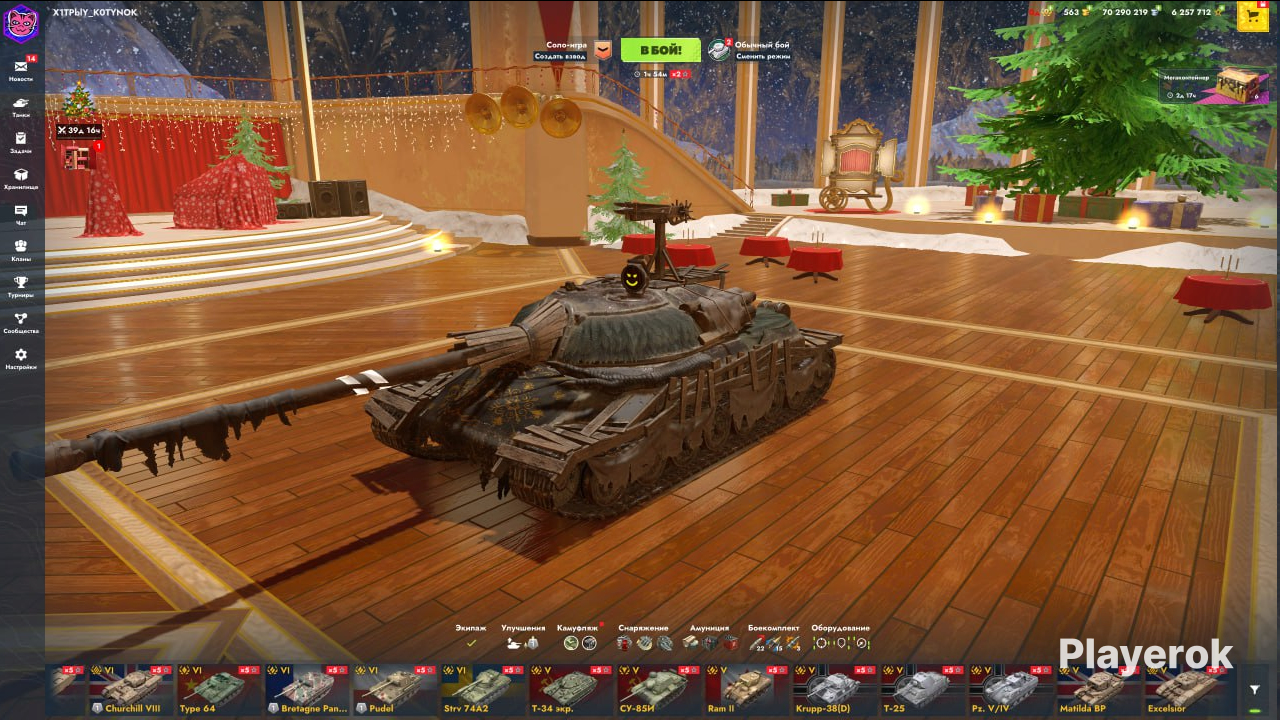Open the Соло-игра platoon creation dropdown
This screenshot has height=720, width=1280.
[x=601, y=50]
